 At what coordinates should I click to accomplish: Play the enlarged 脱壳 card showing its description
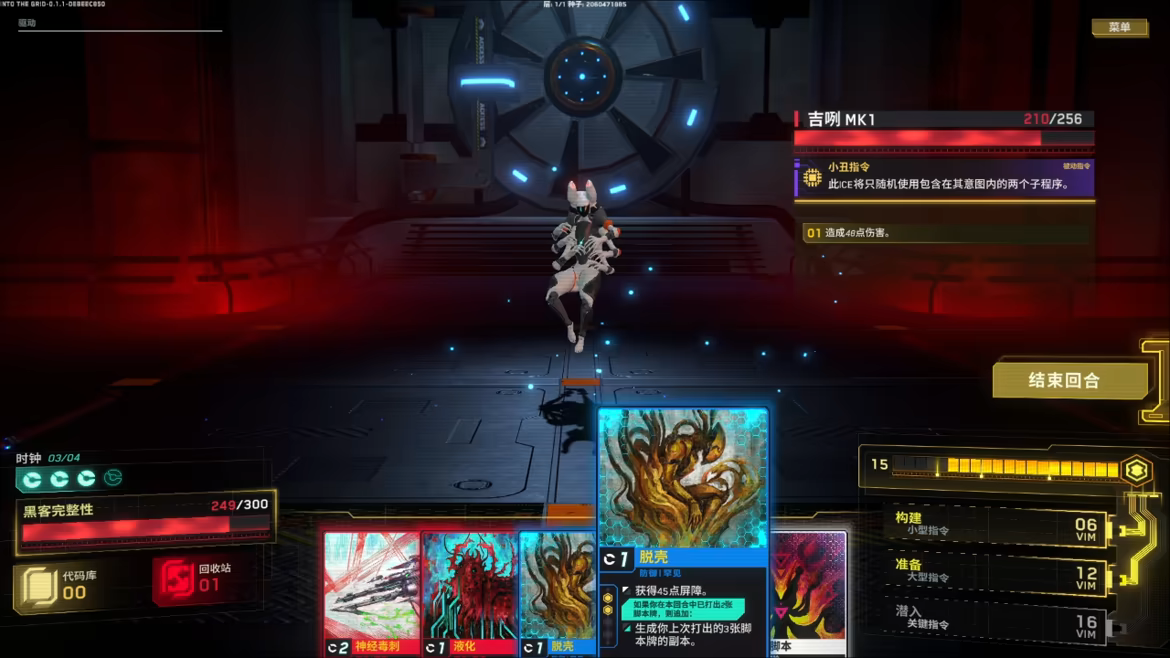click(682, 530)
